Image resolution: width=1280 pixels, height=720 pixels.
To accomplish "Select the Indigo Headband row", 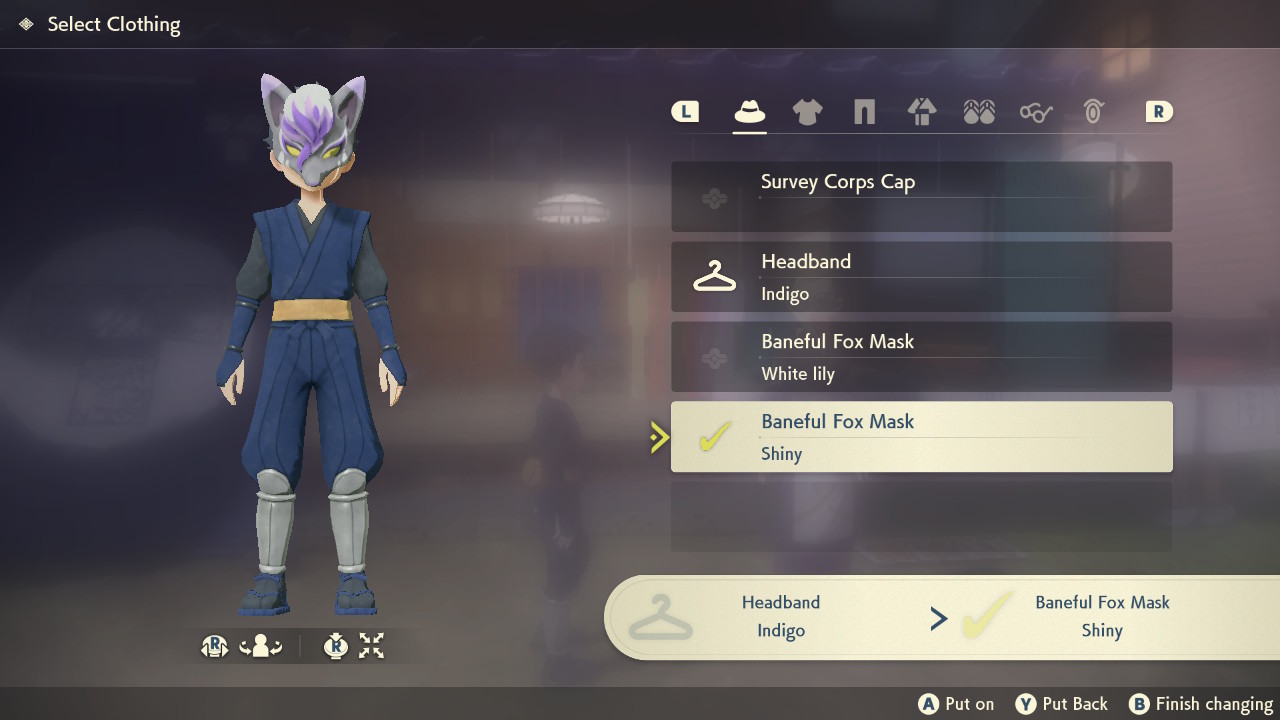I will click(921, 277).
